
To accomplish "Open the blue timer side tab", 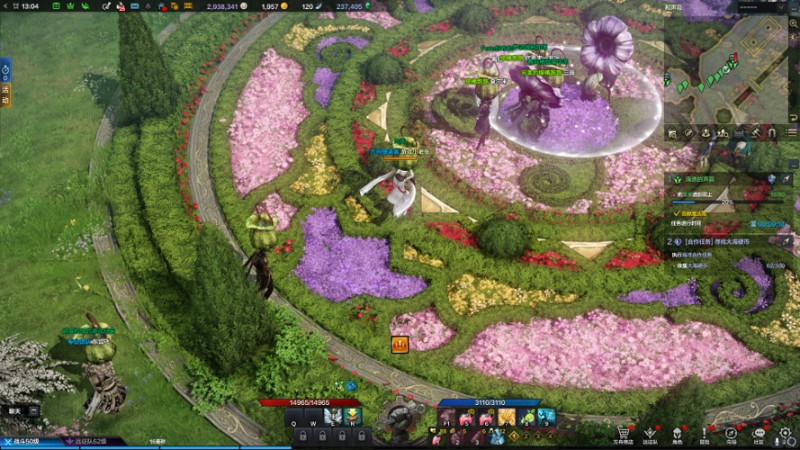I will point(5,72).
